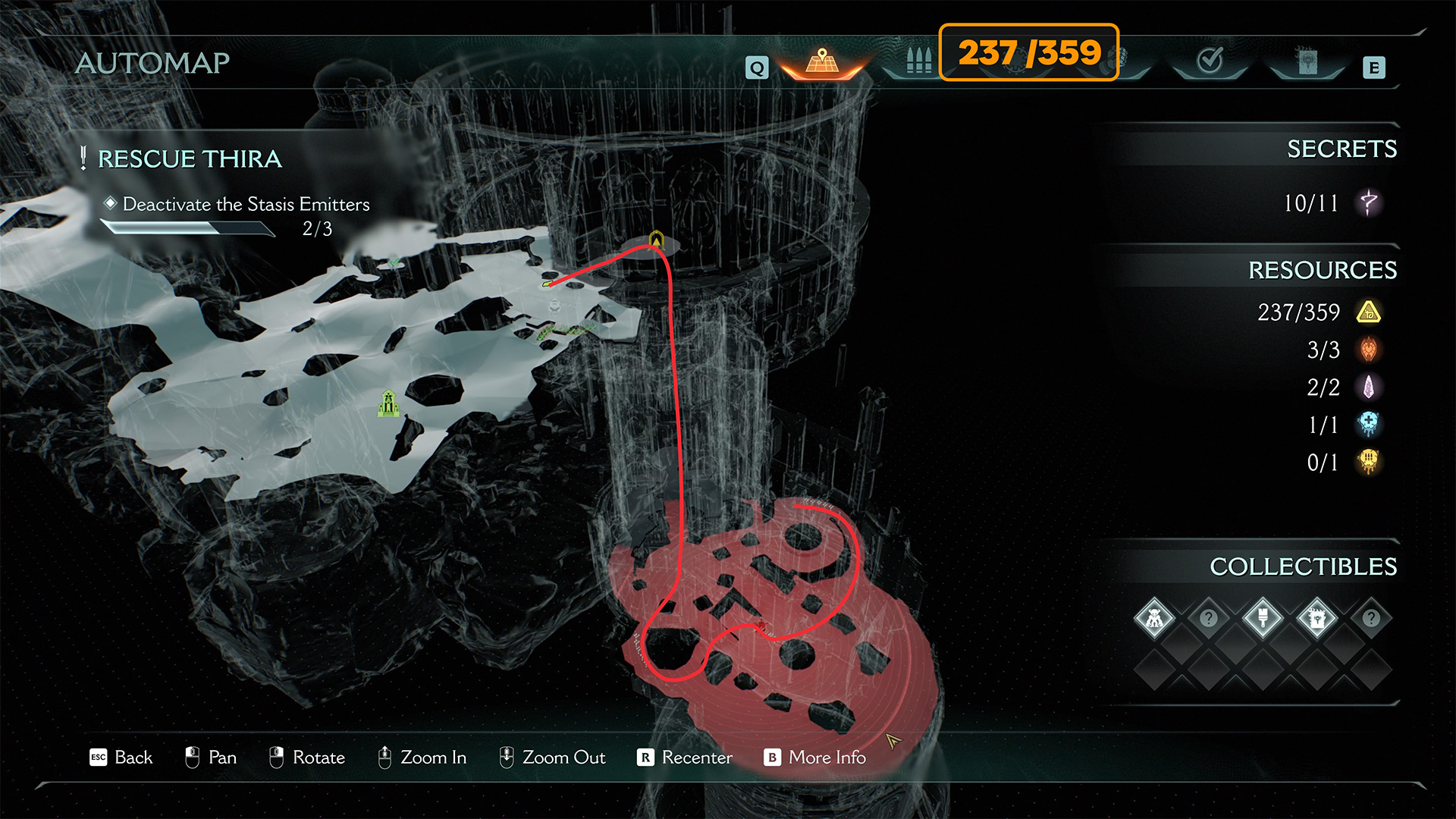Viewport: 1456px width, 819px height.
Task: Choose the paintbrush collectible icon
Action: [x=1263, y=618]
